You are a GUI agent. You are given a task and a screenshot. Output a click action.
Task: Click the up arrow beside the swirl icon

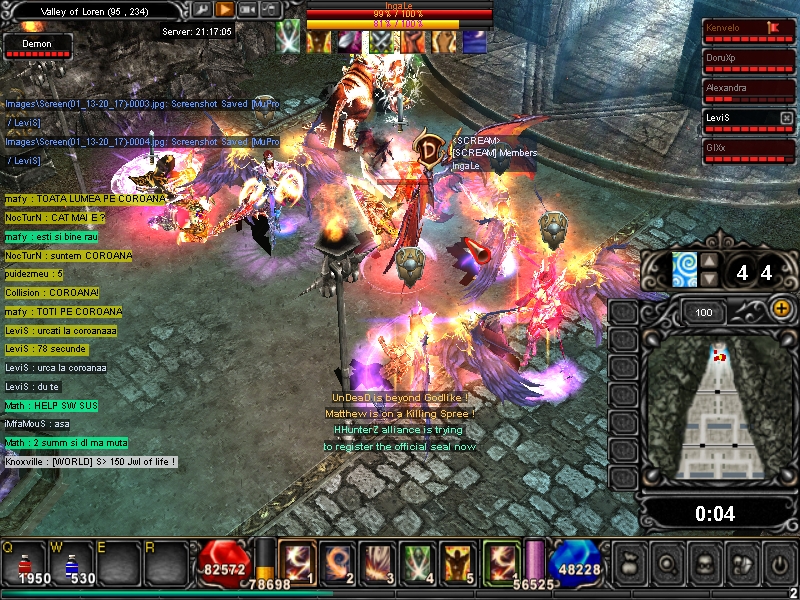point(708,263)
